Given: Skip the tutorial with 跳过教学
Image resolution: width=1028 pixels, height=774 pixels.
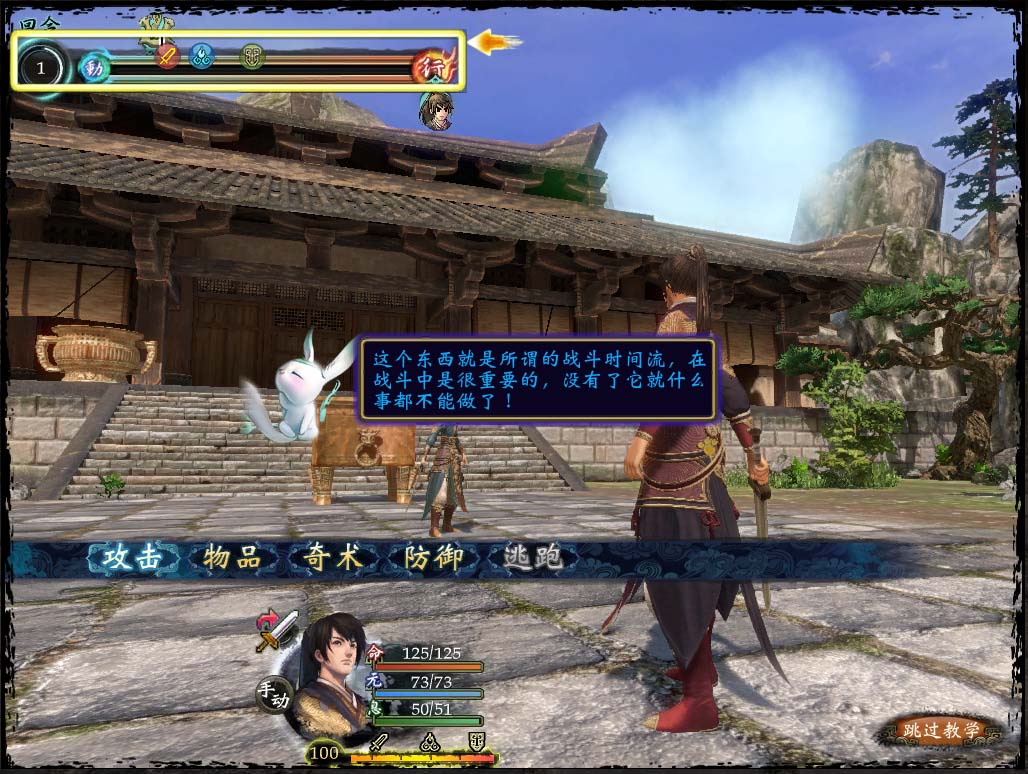Looking at the screenshot, I should 938,731.
